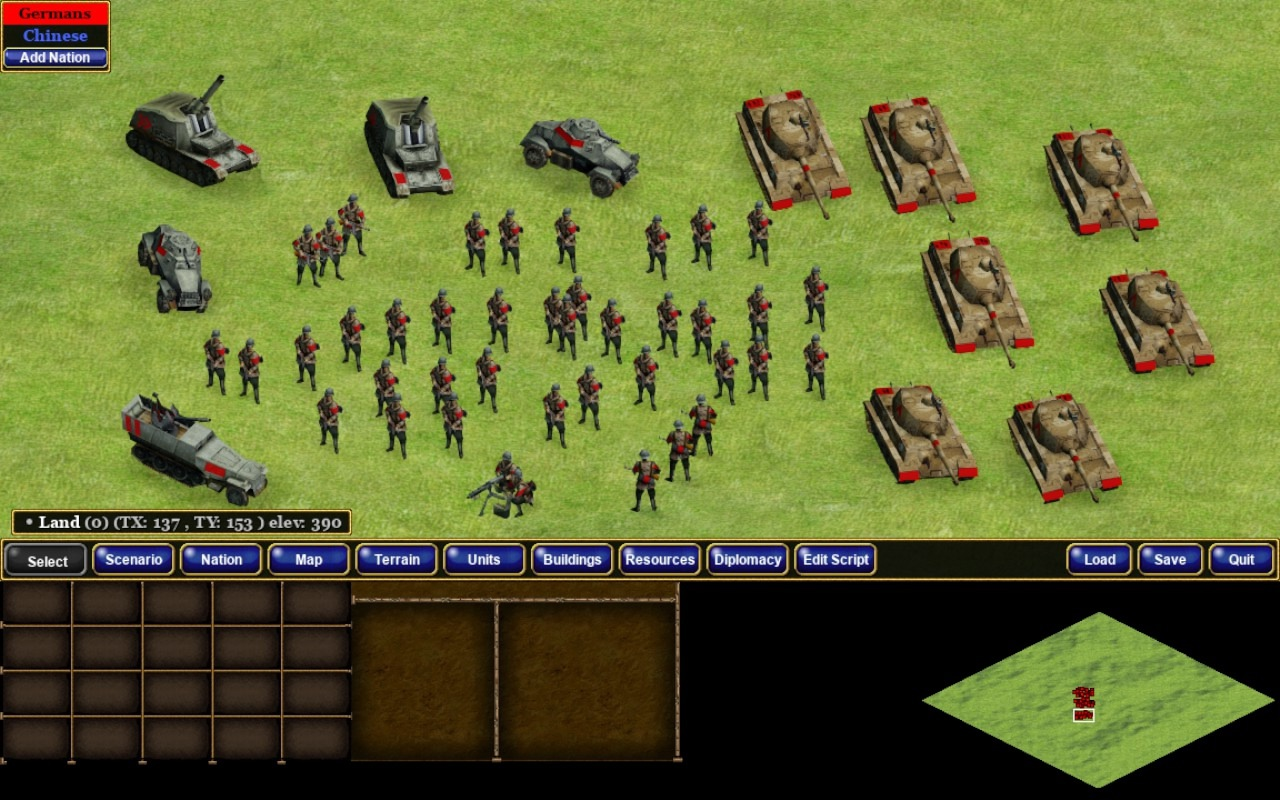
Task: Open the Diplomacy settings
Action: [x=748, y=559]
